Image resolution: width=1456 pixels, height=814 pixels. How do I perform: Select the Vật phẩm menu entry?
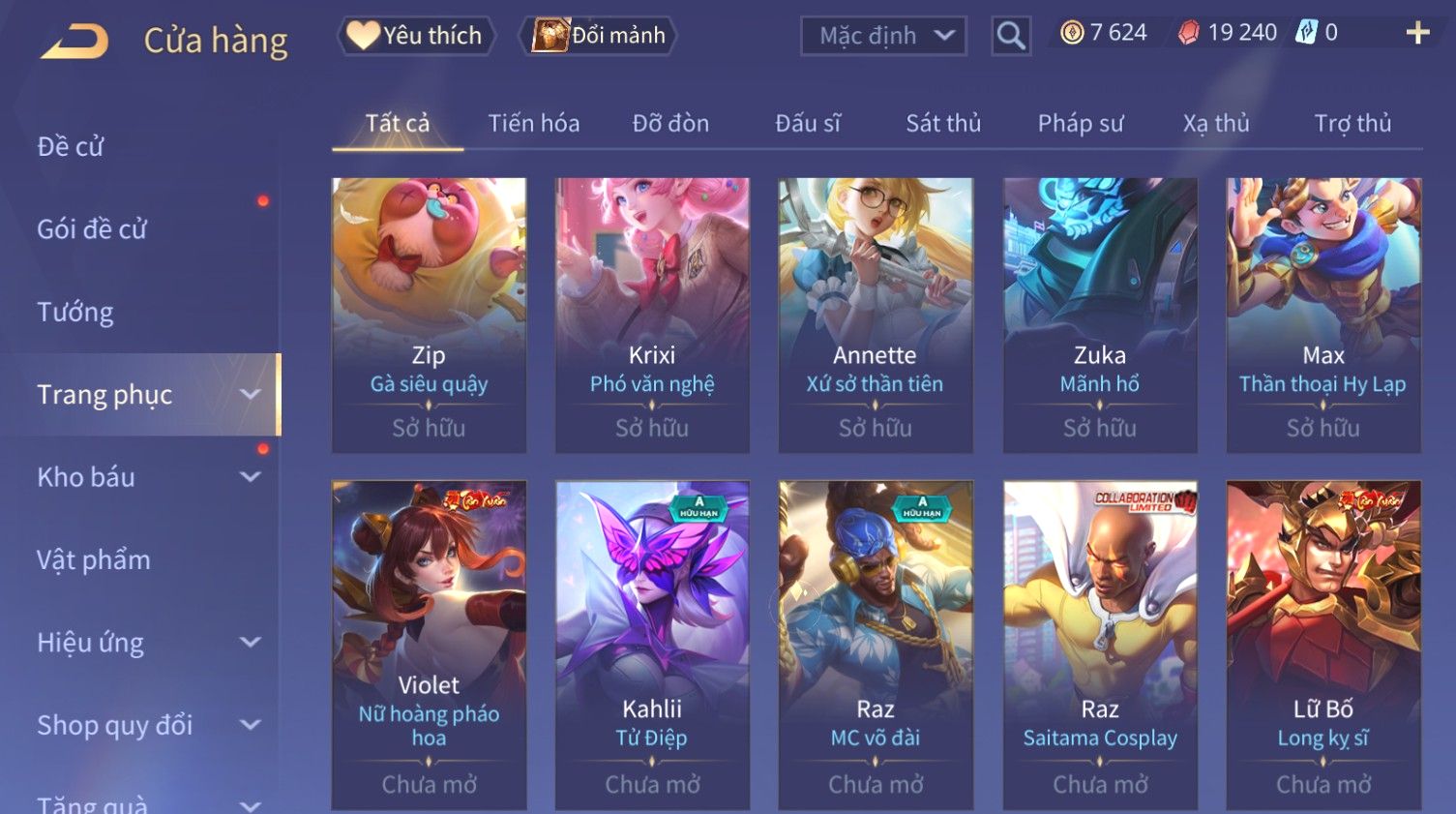pyautogui.click(x=94, y=560)
